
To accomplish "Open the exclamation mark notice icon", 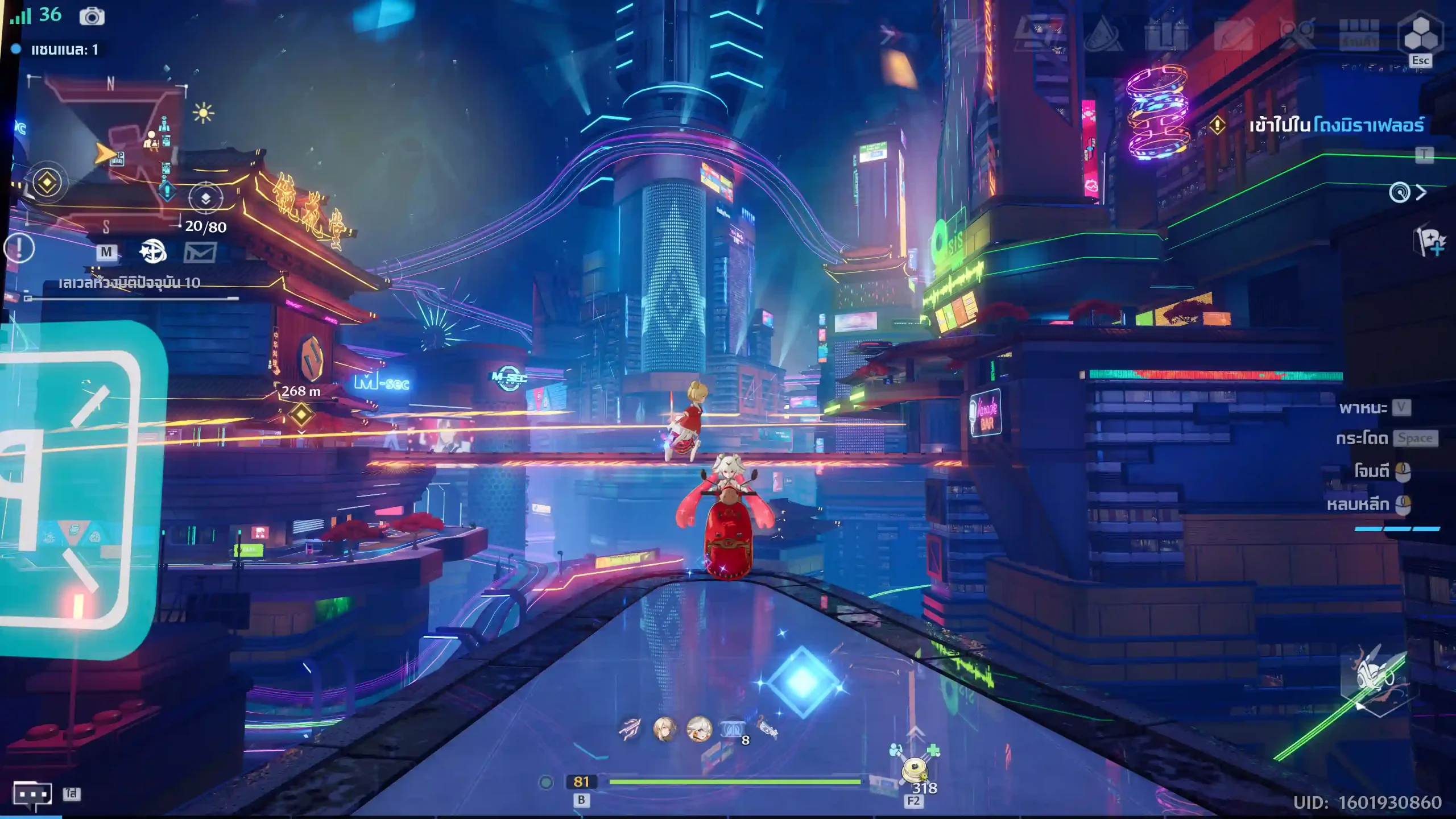I will tap(19, 249).
